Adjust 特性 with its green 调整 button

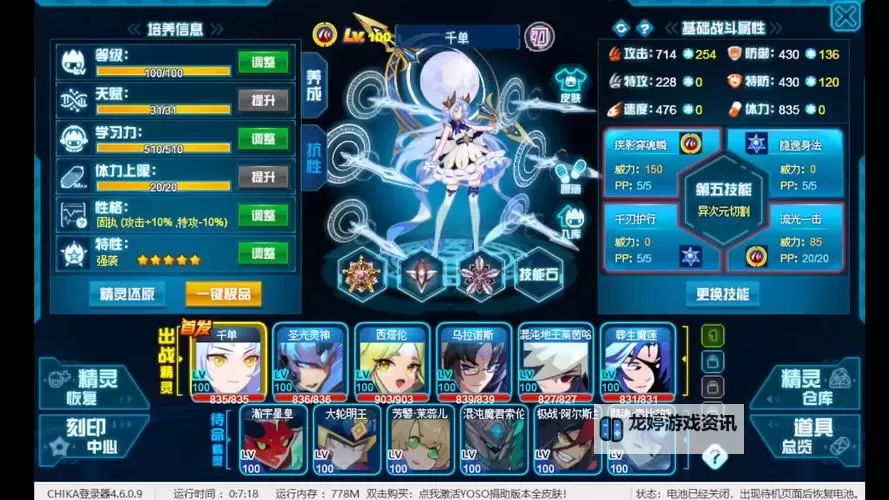click(263, 253)
